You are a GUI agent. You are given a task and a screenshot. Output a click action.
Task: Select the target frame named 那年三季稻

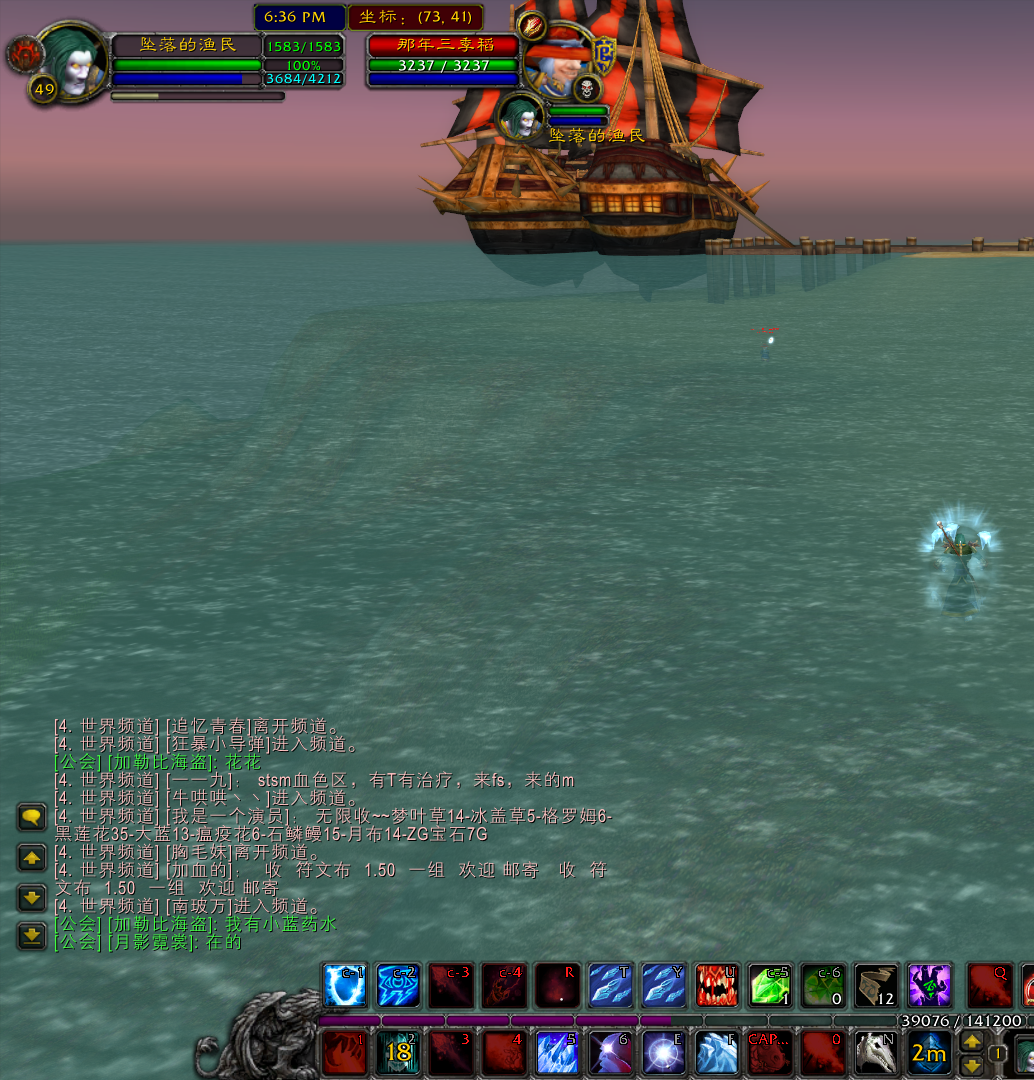pyautogui.click(x=443, y=46)
